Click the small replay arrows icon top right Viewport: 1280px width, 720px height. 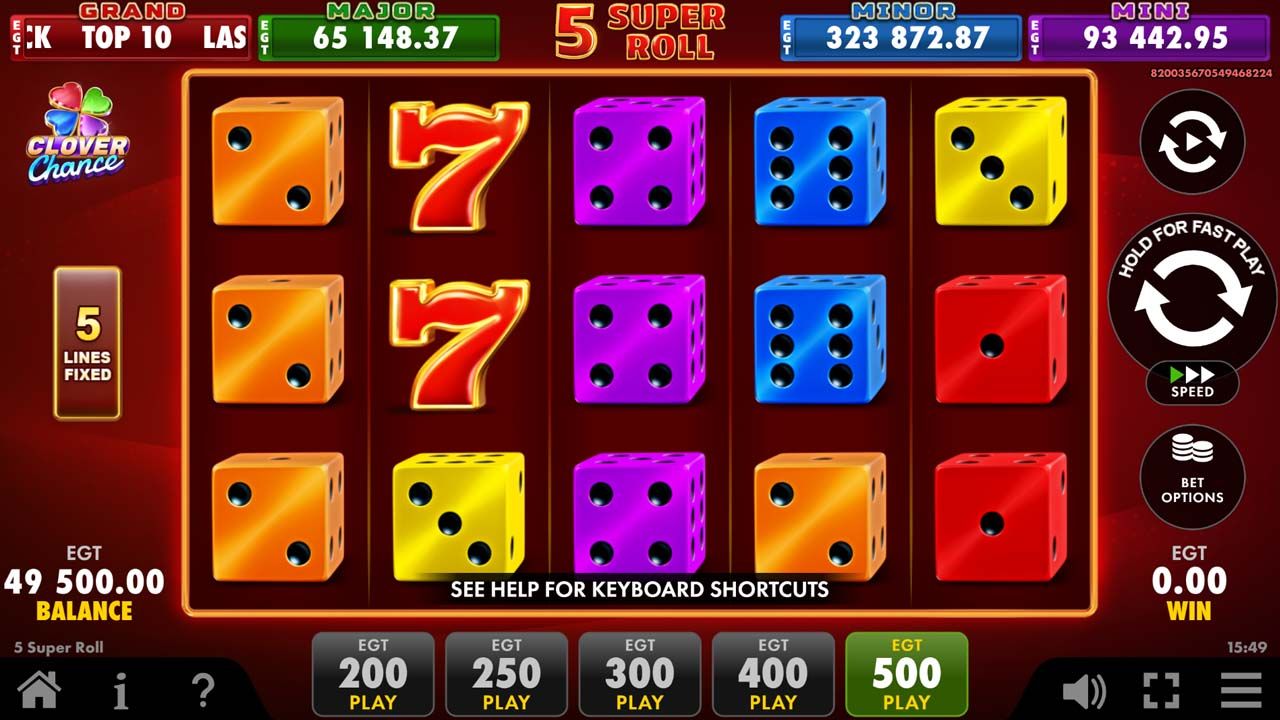1191,142
